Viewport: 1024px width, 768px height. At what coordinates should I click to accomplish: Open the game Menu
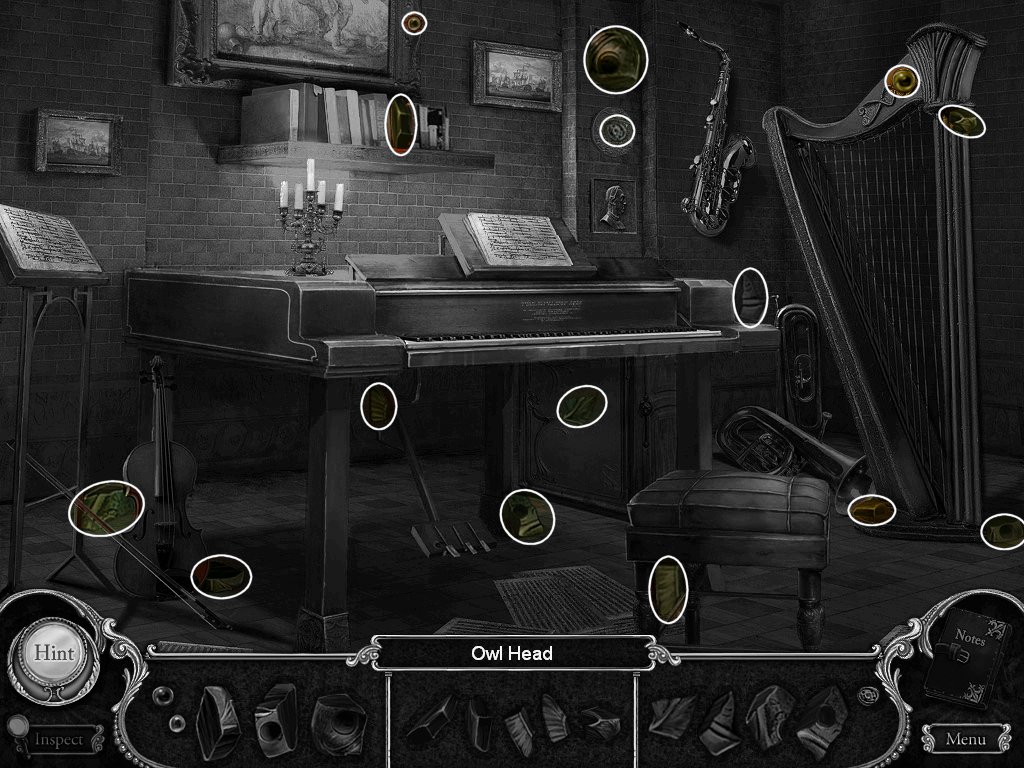(964, 740)
